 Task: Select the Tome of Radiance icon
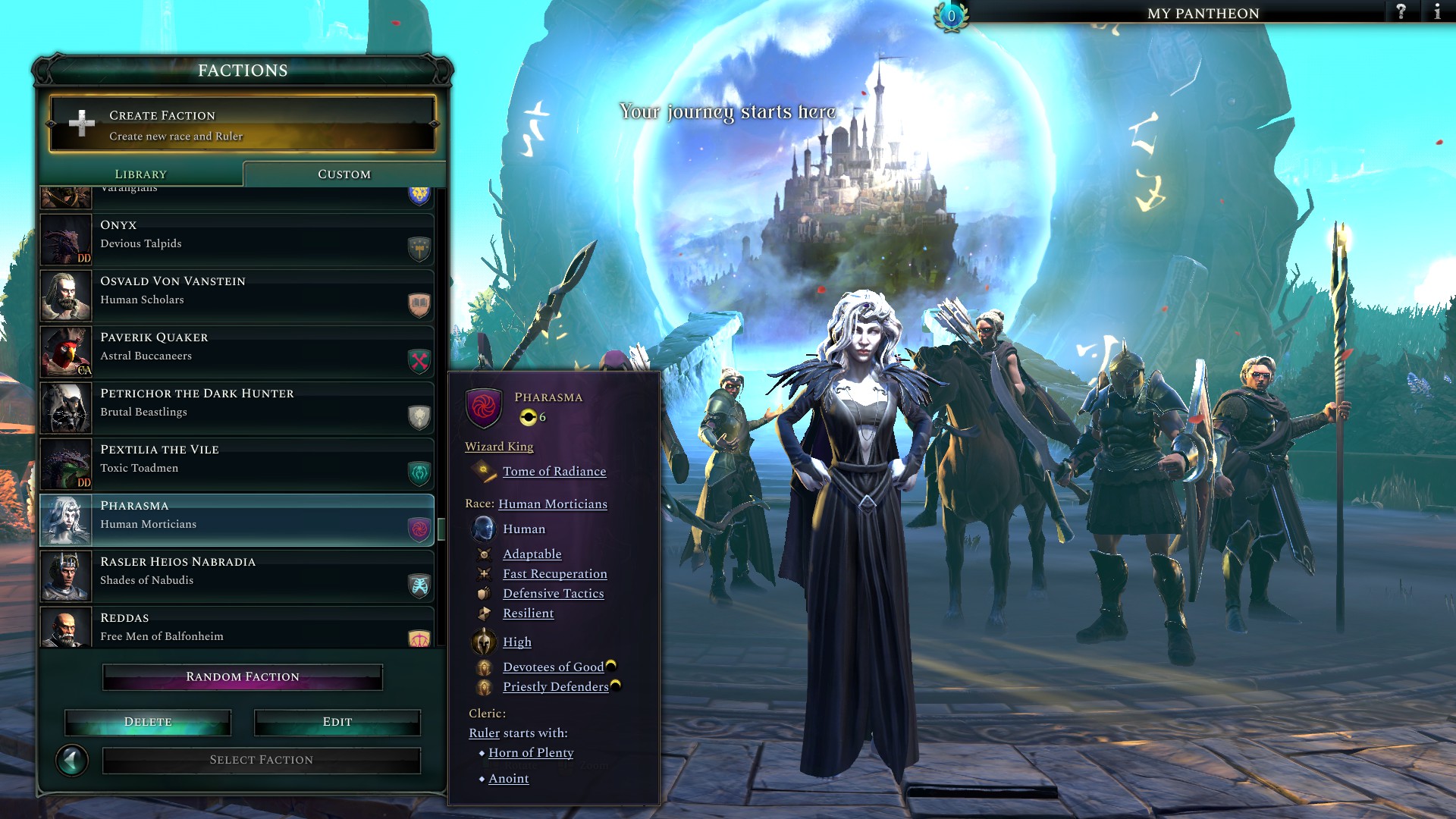point(484,472)
